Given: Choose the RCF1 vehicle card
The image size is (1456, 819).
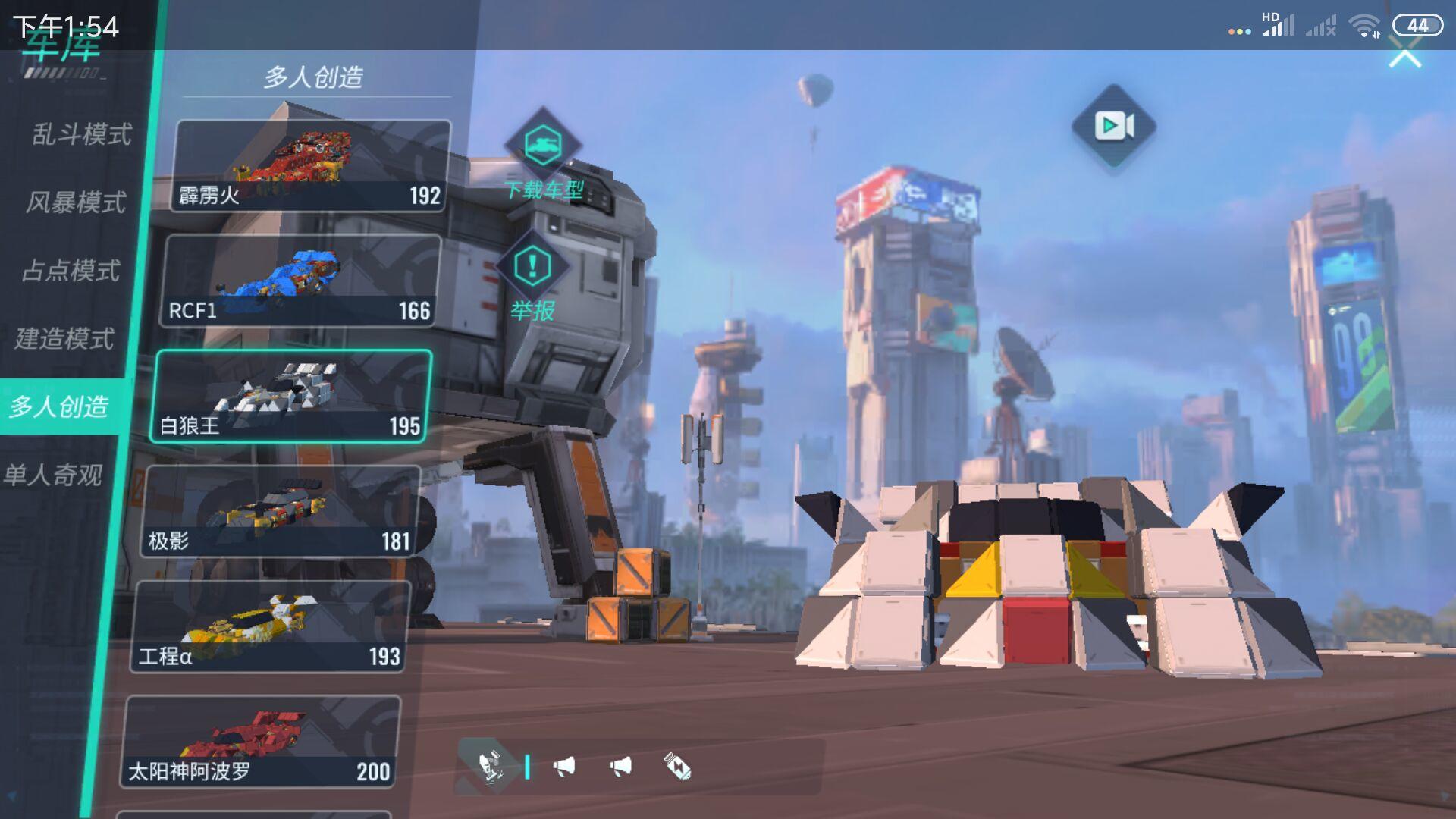Looking at the screenshot, I should (x=300, y=281).
